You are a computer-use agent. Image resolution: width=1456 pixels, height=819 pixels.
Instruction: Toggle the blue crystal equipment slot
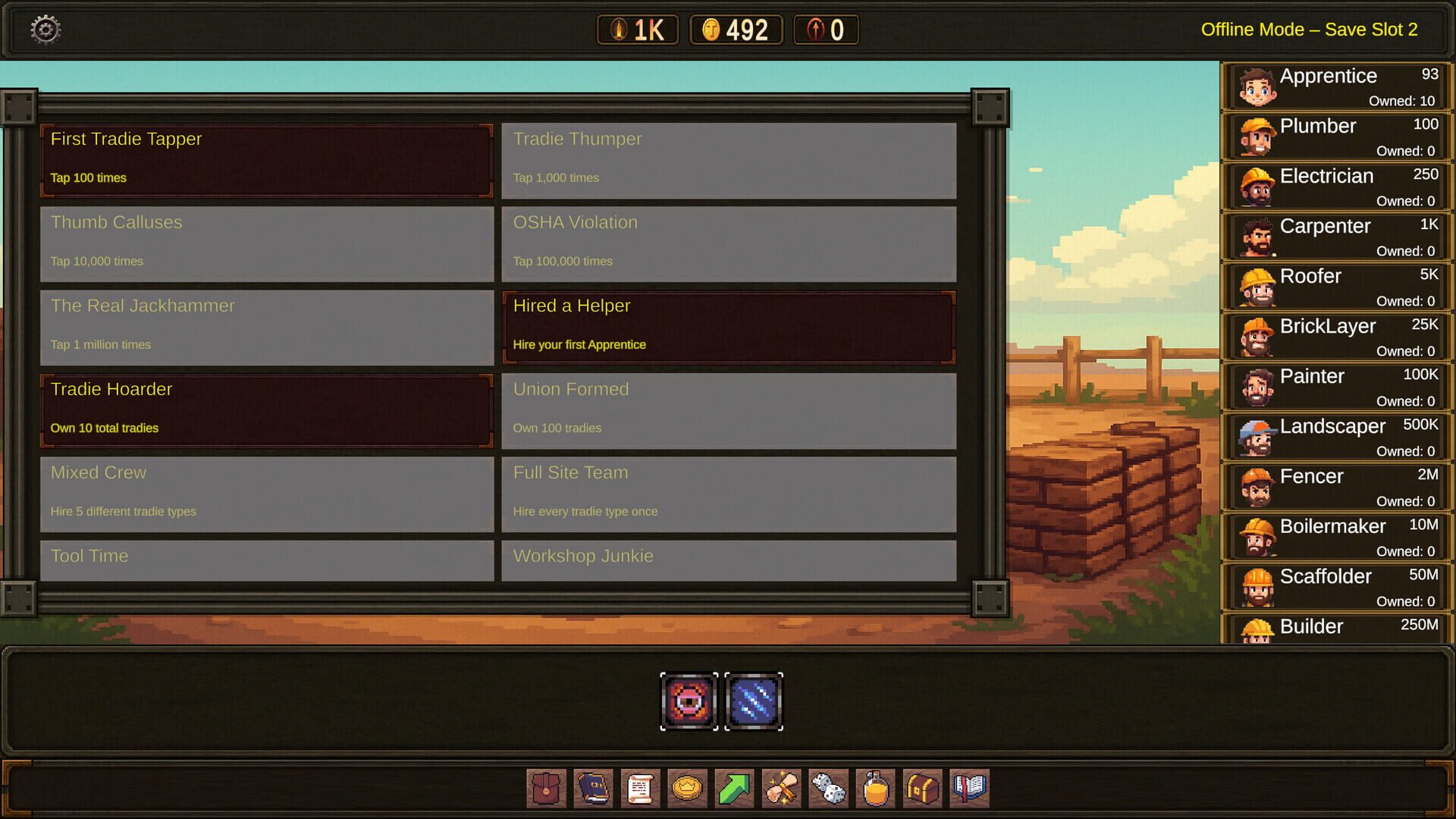[x=750, y=700]
